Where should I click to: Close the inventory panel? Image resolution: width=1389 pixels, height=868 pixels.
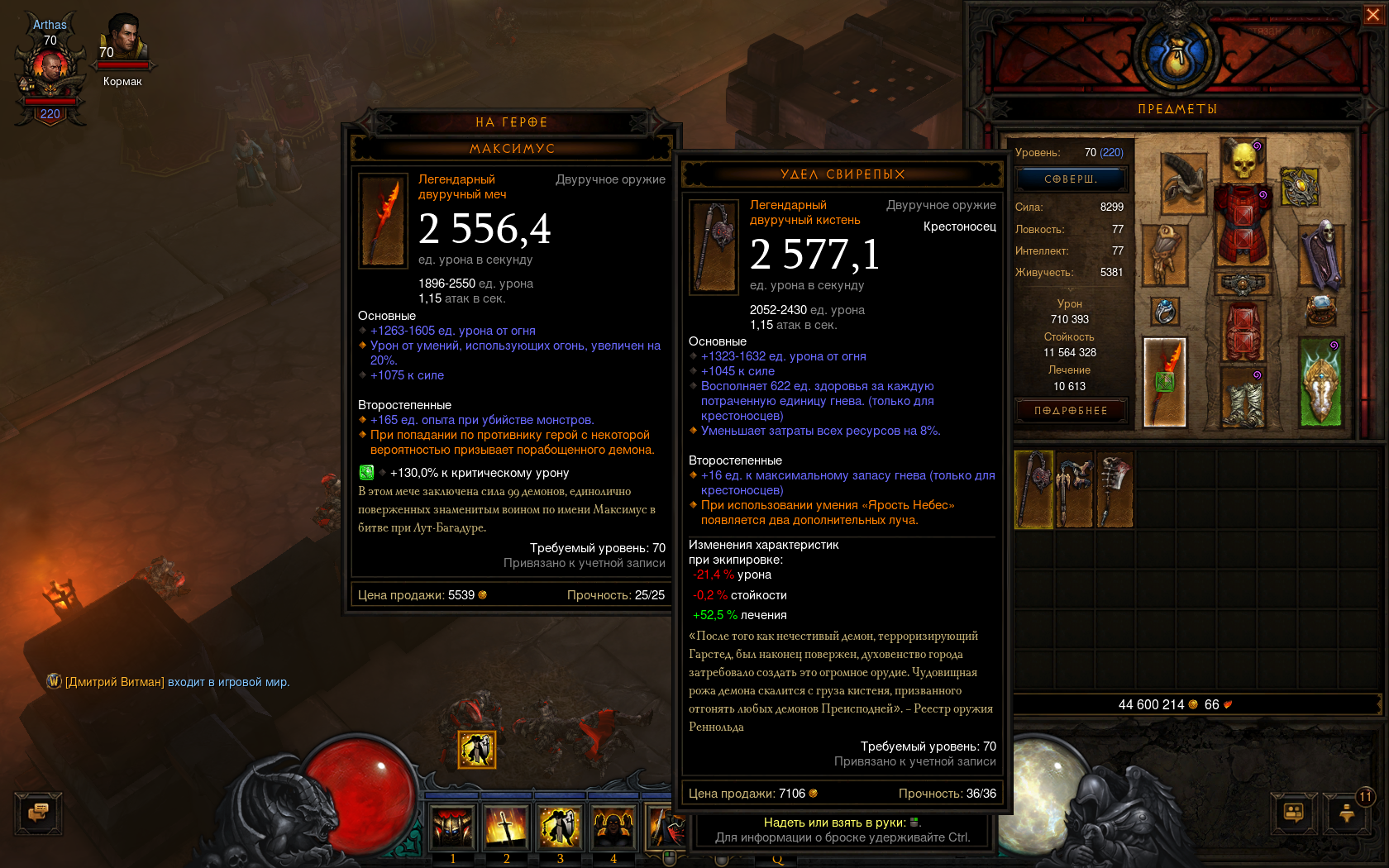click(x=1372, y=15)
